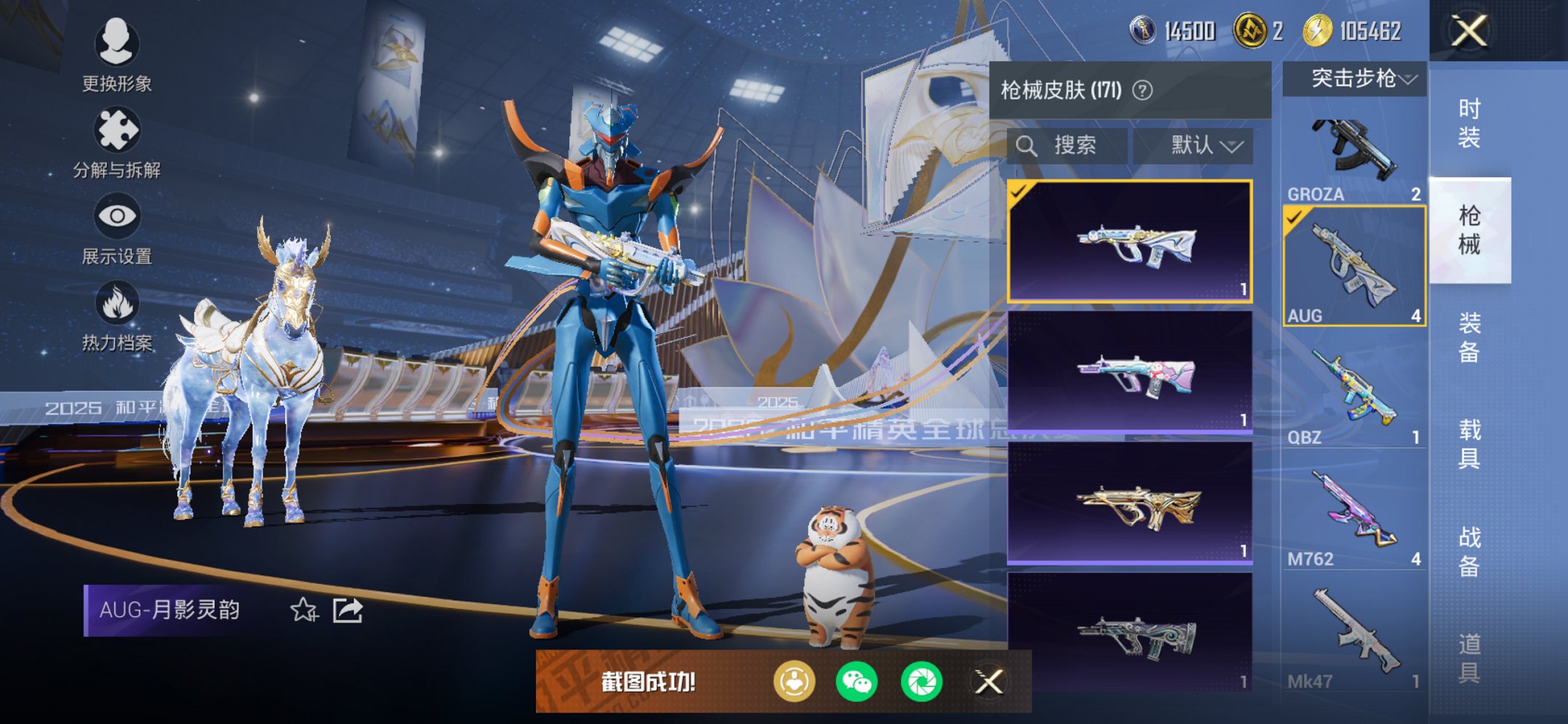The height and width of the screenshot is (724, 1568).
Task: Favorite the AUG-月影灵韵 skin with star
Action: click(304, 610)
